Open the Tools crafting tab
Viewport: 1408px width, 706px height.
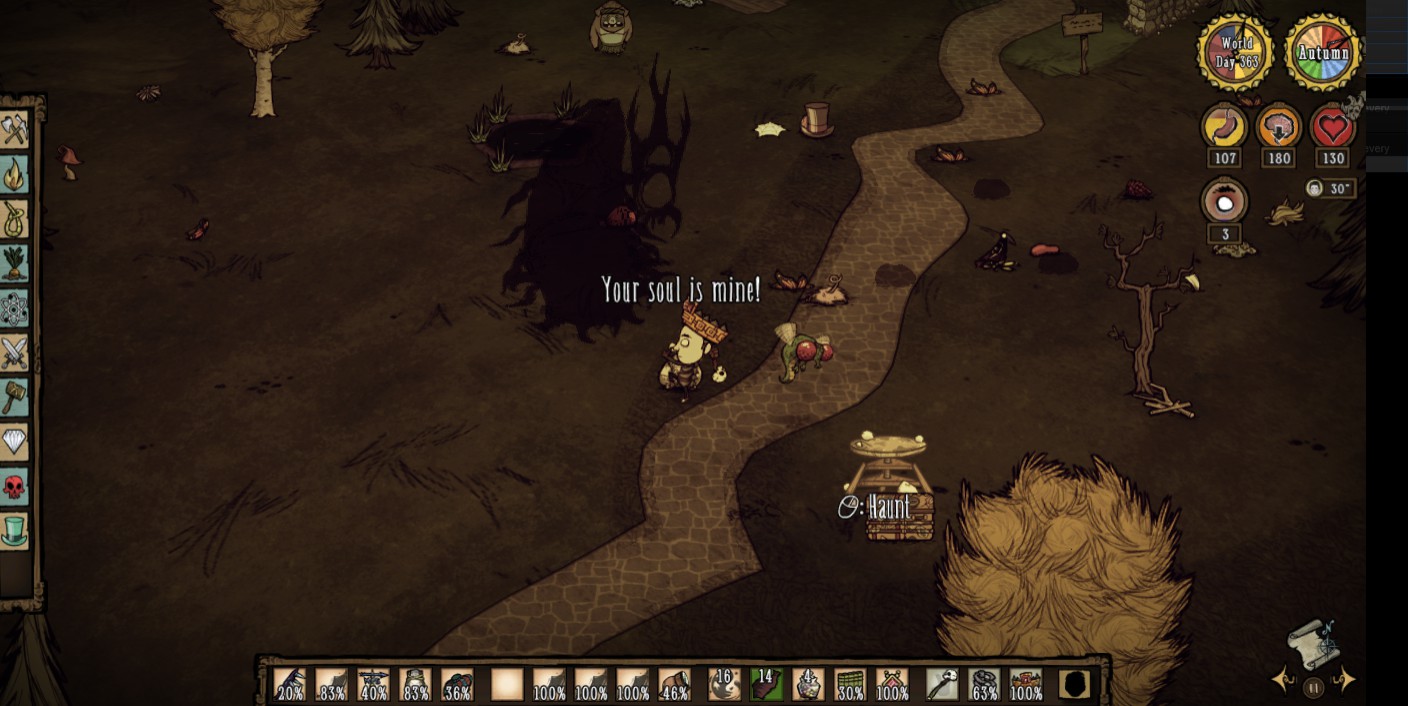(15, 129)
